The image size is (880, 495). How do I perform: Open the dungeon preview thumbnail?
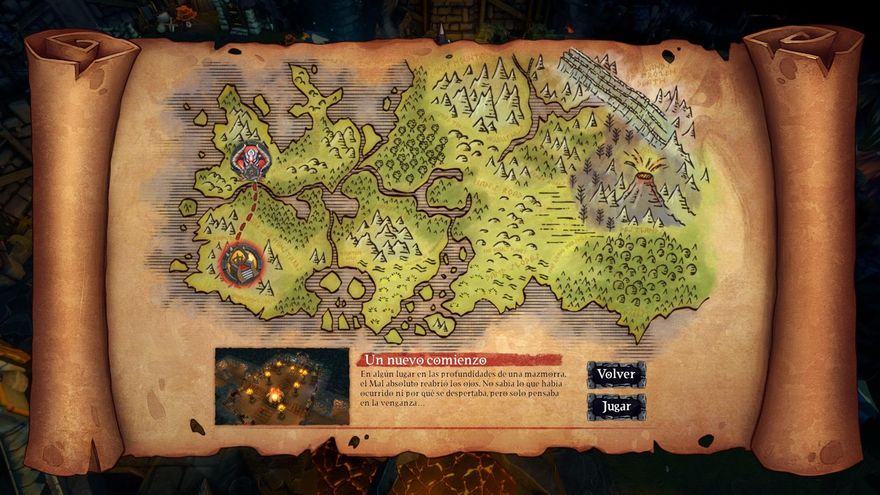(x=282, y=386)
